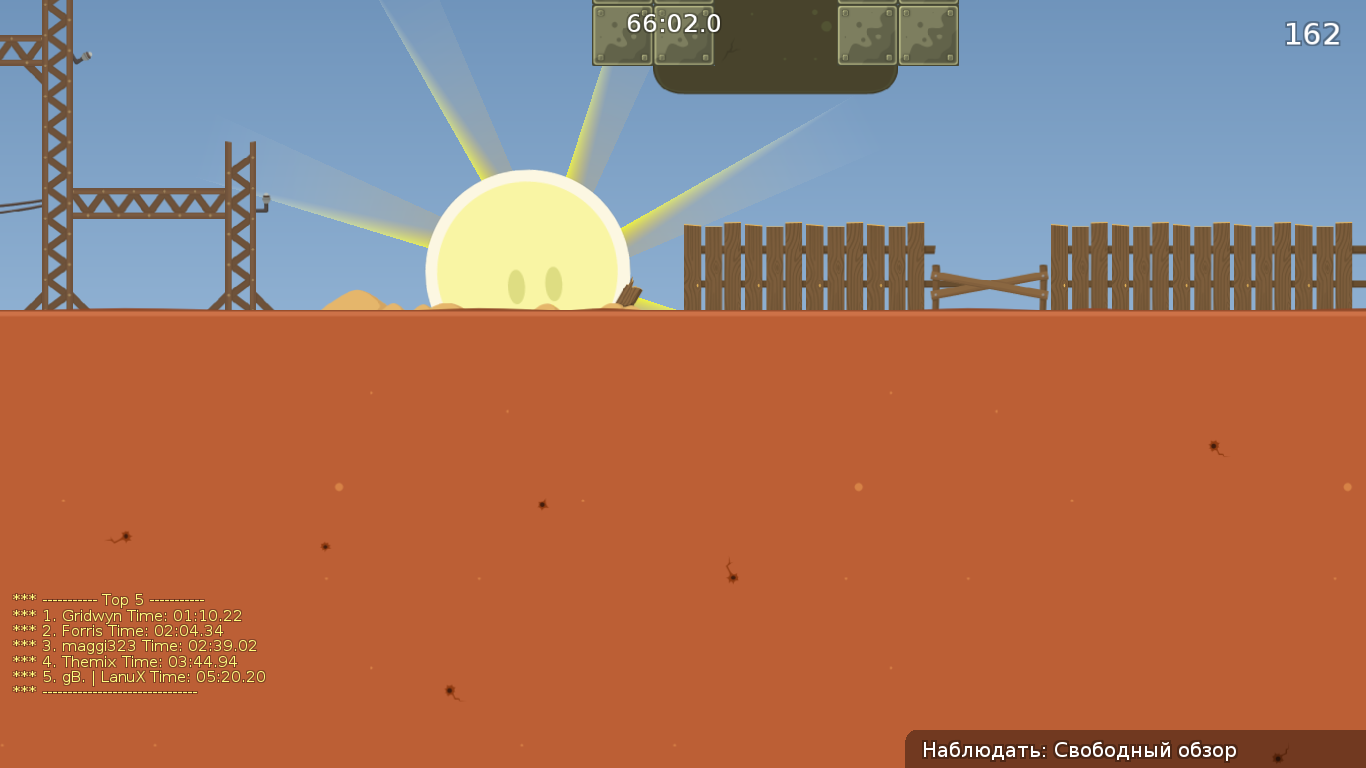Click the Свободный обзор spectate mode label

point(1145,749)
